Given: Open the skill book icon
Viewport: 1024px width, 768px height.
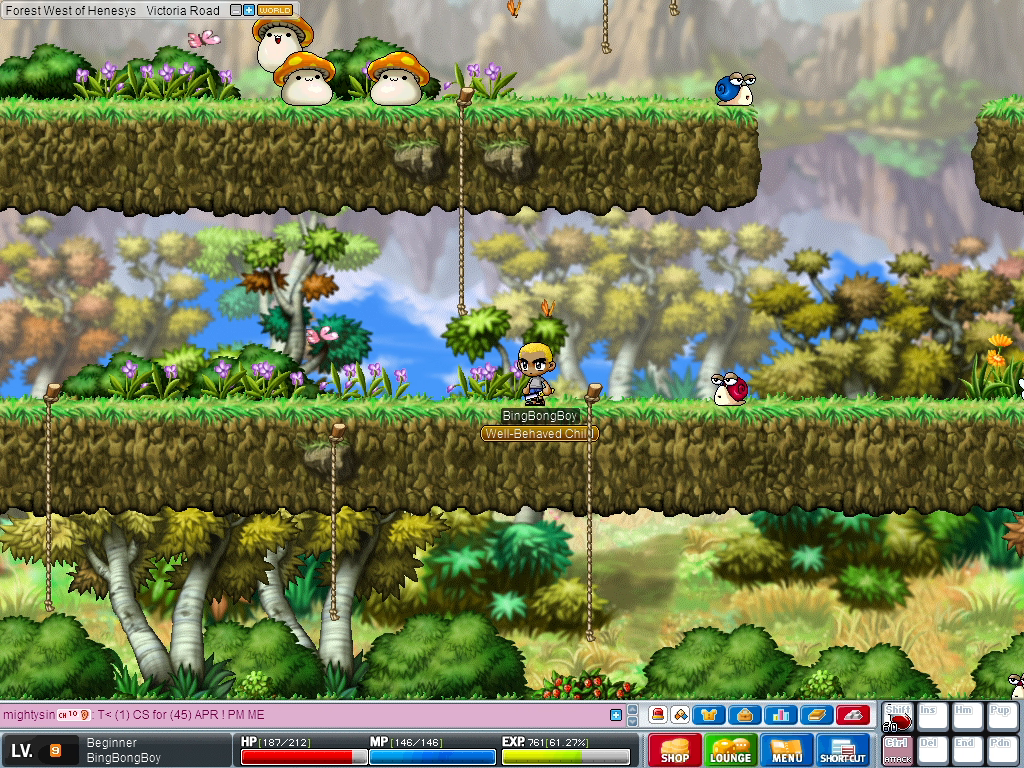Looking at the screenshot, I should pos(816,714).
